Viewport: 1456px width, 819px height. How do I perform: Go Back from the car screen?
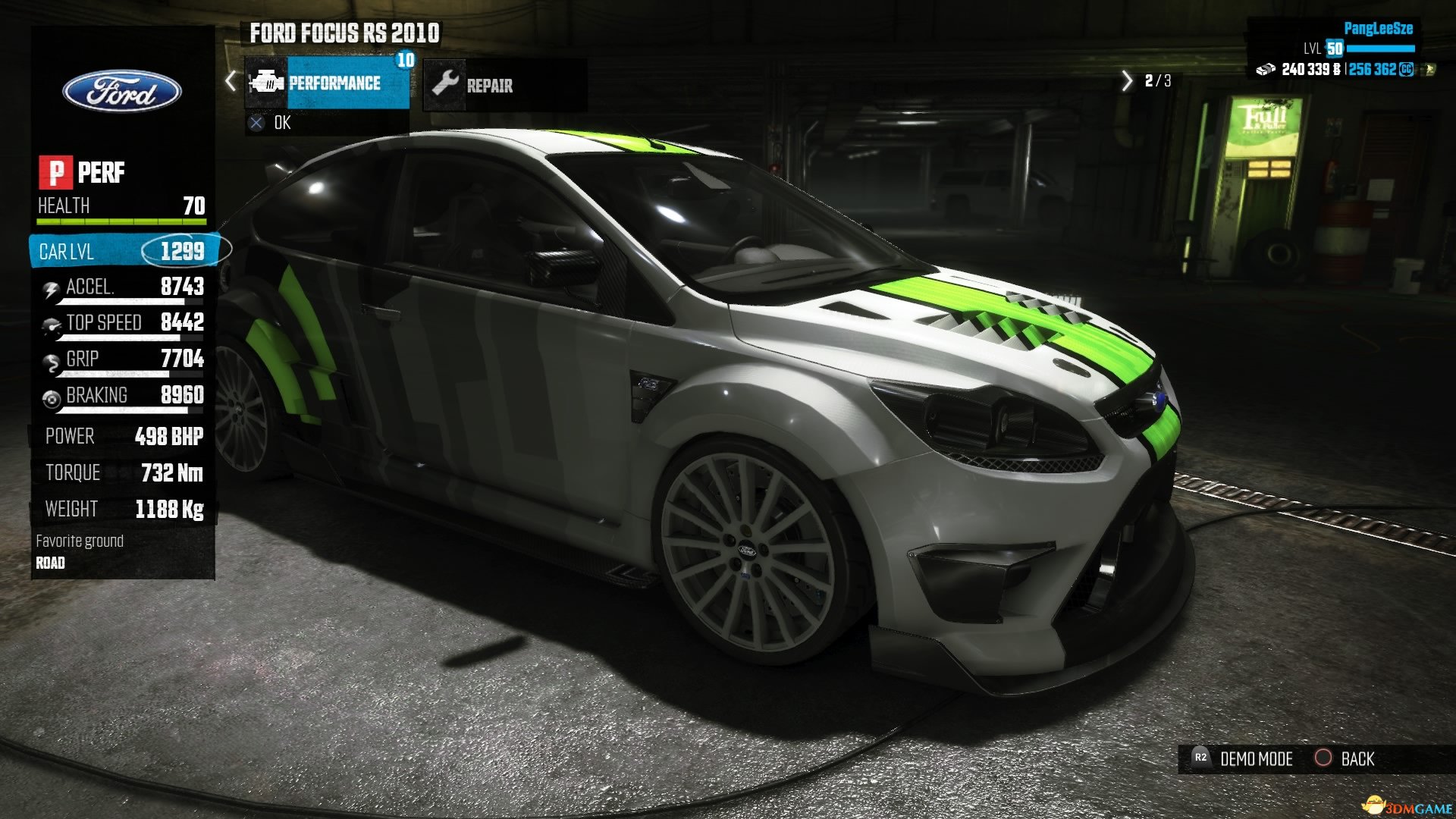point(1345,759)
